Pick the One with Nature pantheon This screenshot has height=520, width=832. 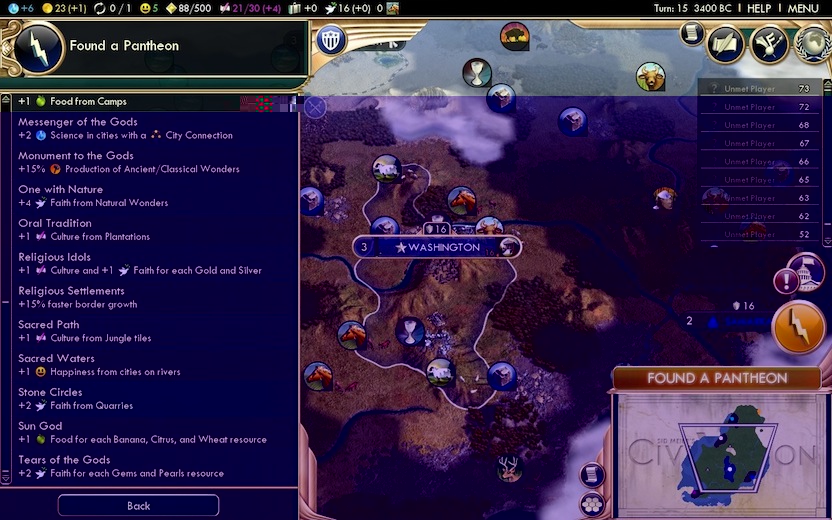click(150, 196)
